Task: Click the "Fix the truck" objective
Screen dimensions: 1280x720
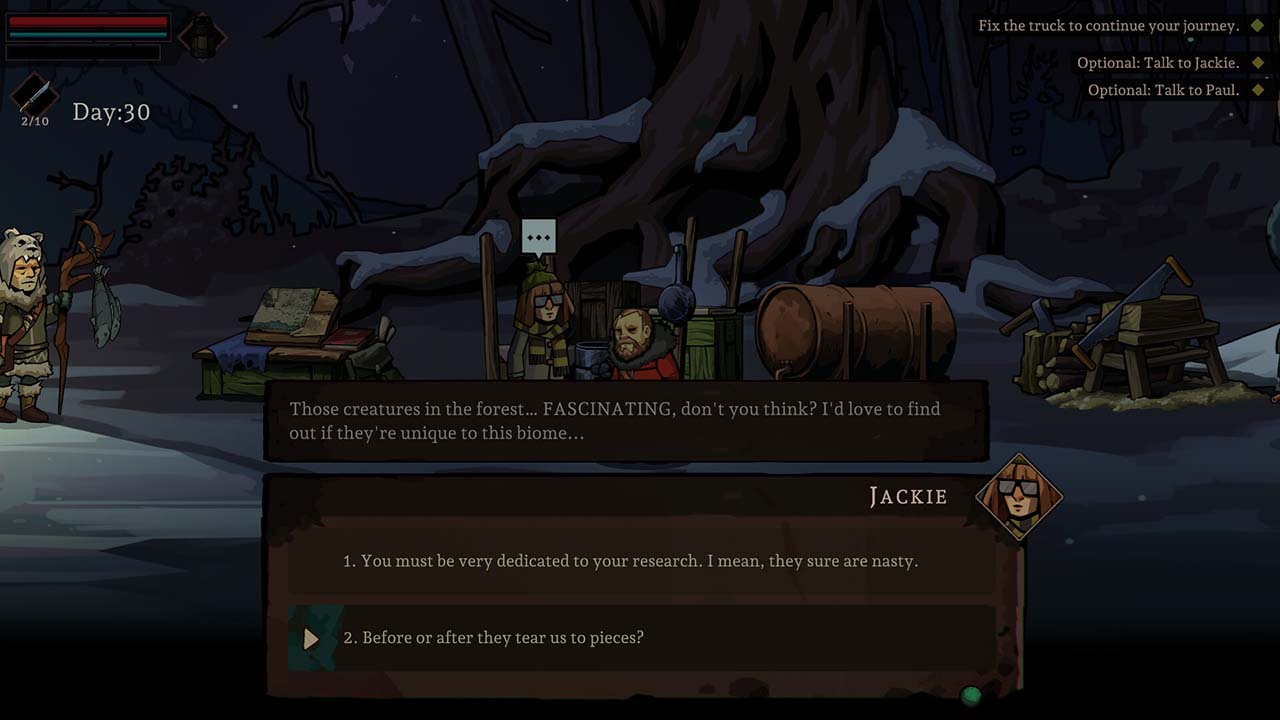Action: (x=1108, y=26)
